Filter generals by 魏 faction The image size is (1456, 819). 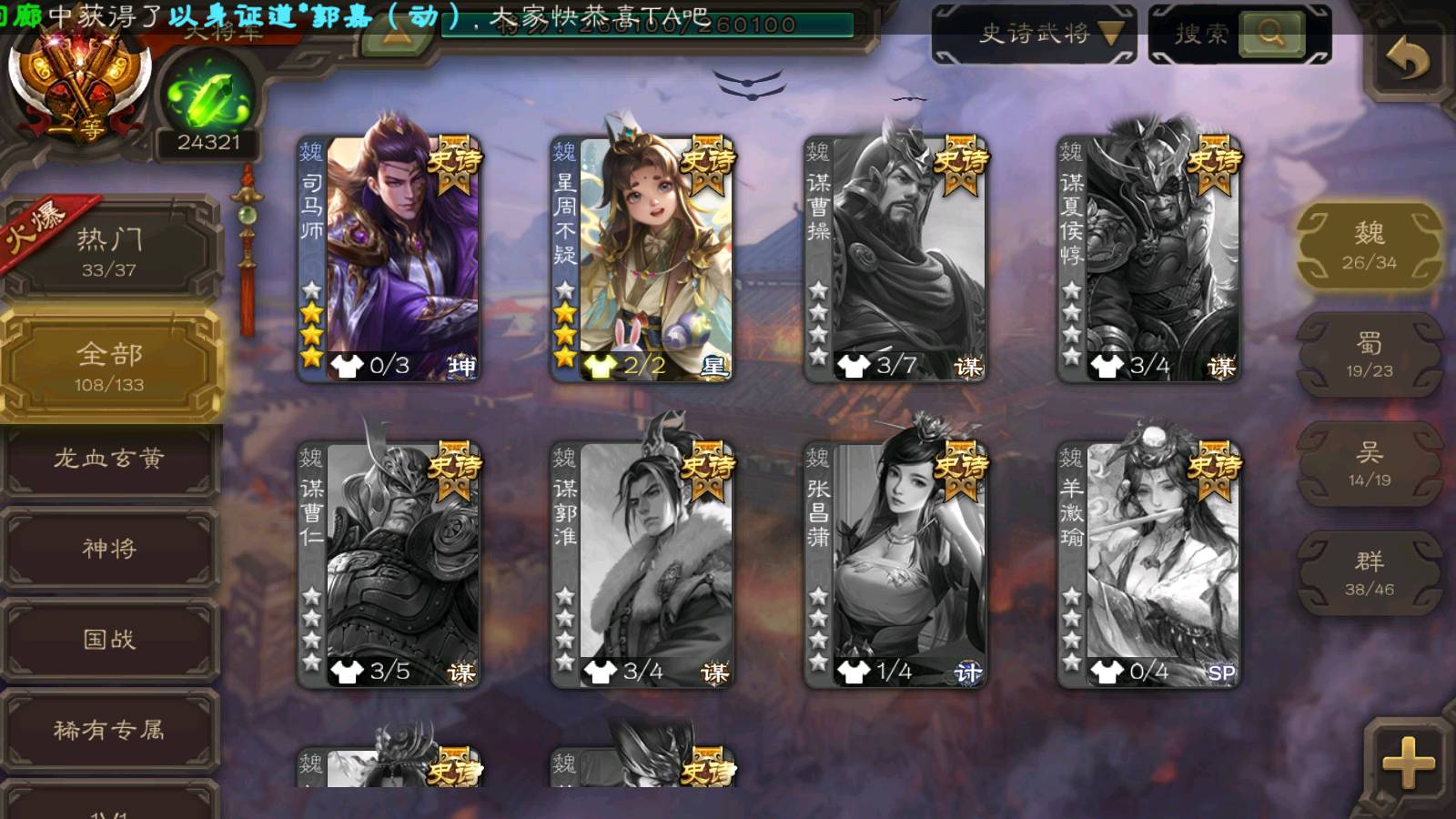pyautogui.click(x=1369, y=246)
